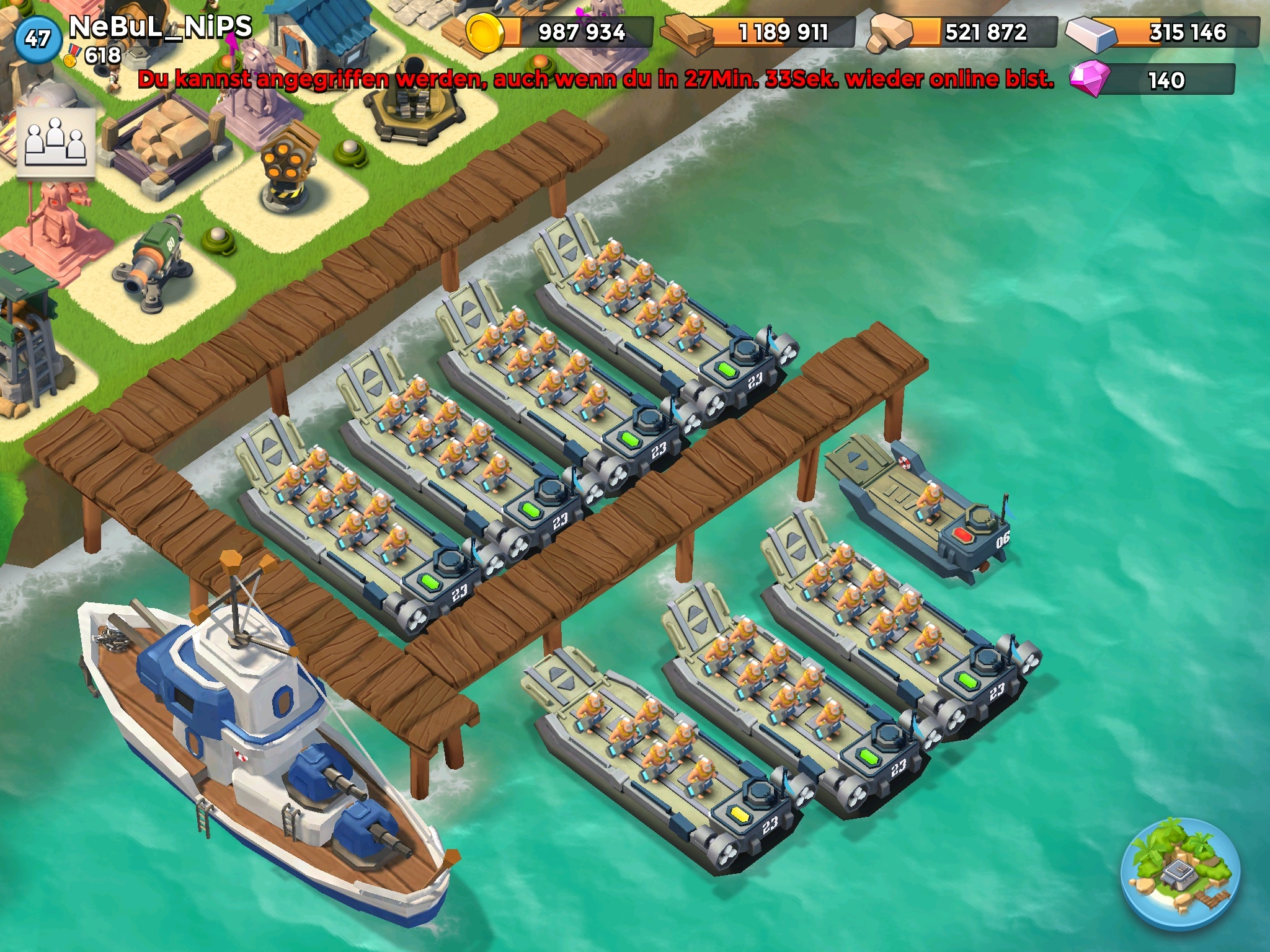The height and width of the screenshot is (952, 1270).
Task: Select the iron ingot resource bar
Action: coord(1163,32)
